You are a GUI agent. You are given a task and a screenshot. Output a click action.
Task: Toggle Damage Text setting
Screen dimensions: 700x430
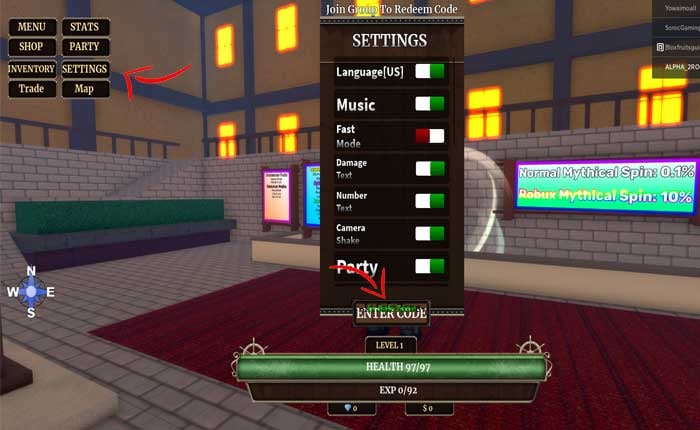coord(430,168)
